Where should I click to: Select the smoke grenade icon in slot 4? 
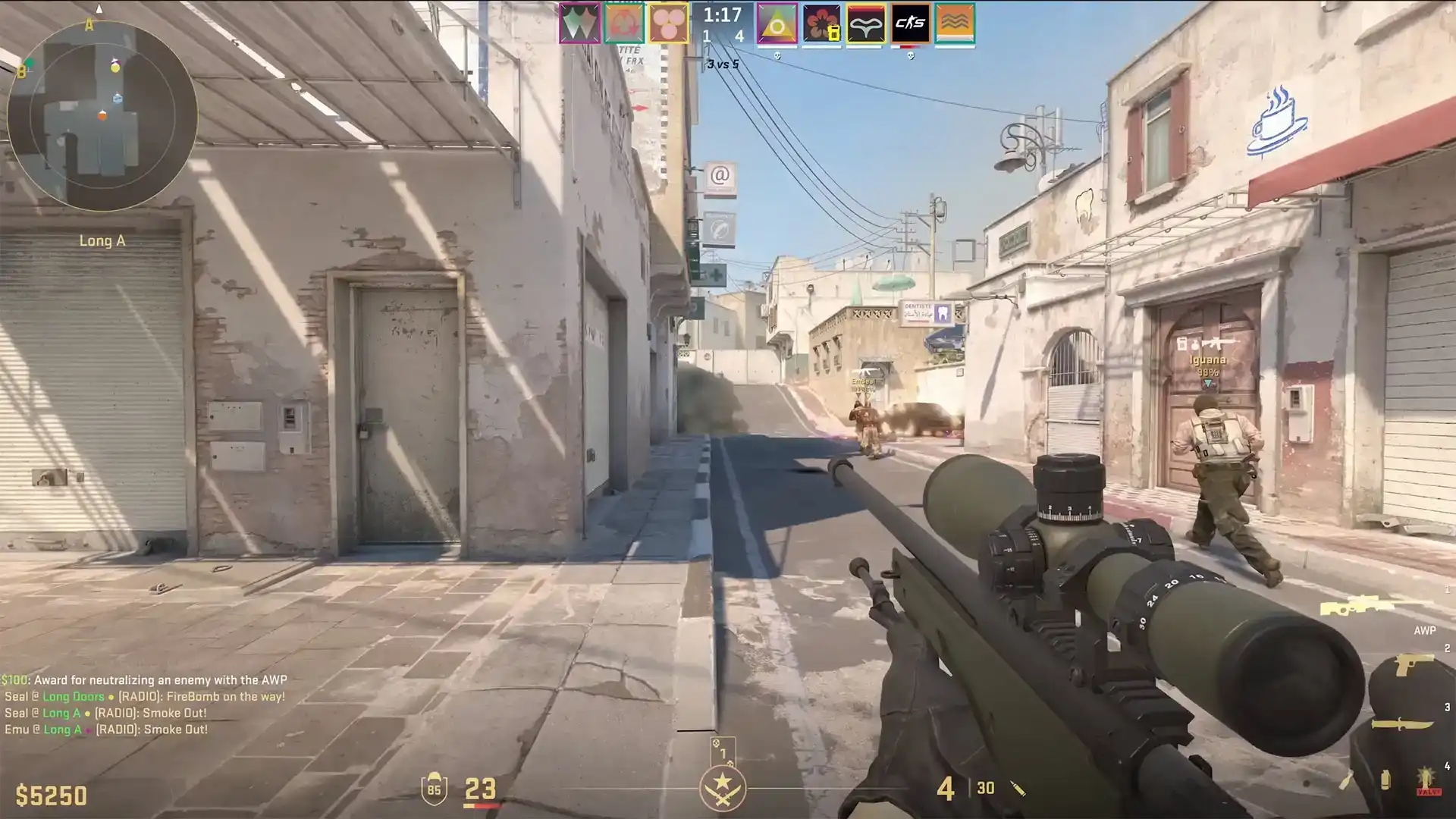click(x=1385, y=780)
